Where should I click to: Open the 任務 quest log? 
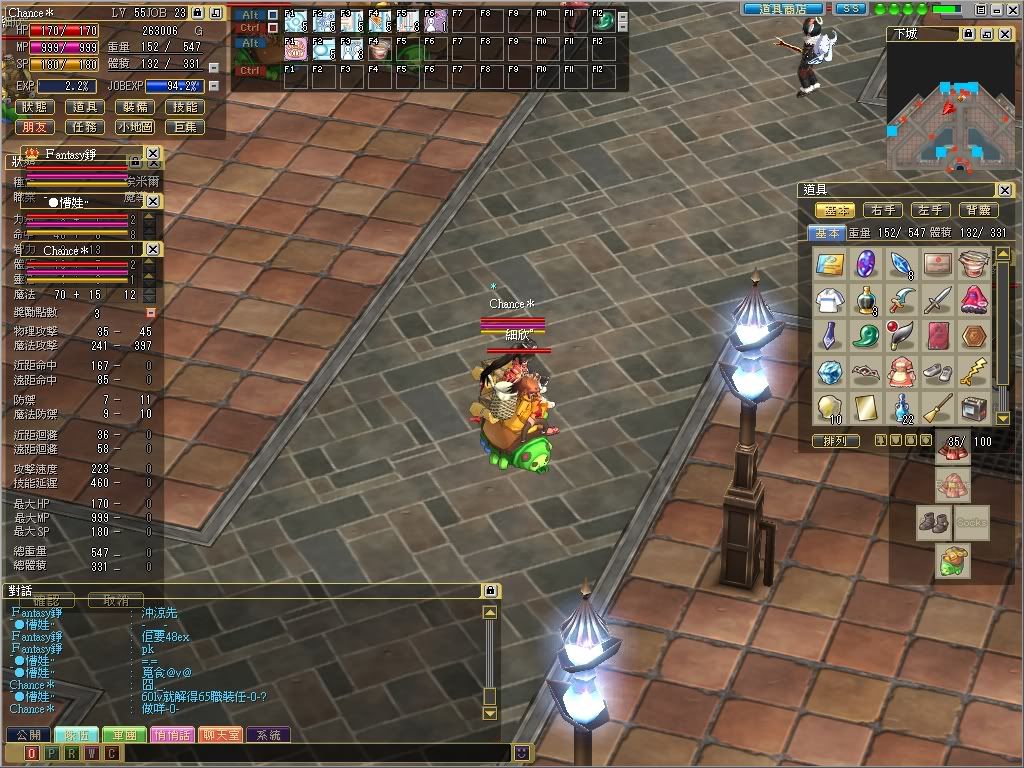point(86,127)
